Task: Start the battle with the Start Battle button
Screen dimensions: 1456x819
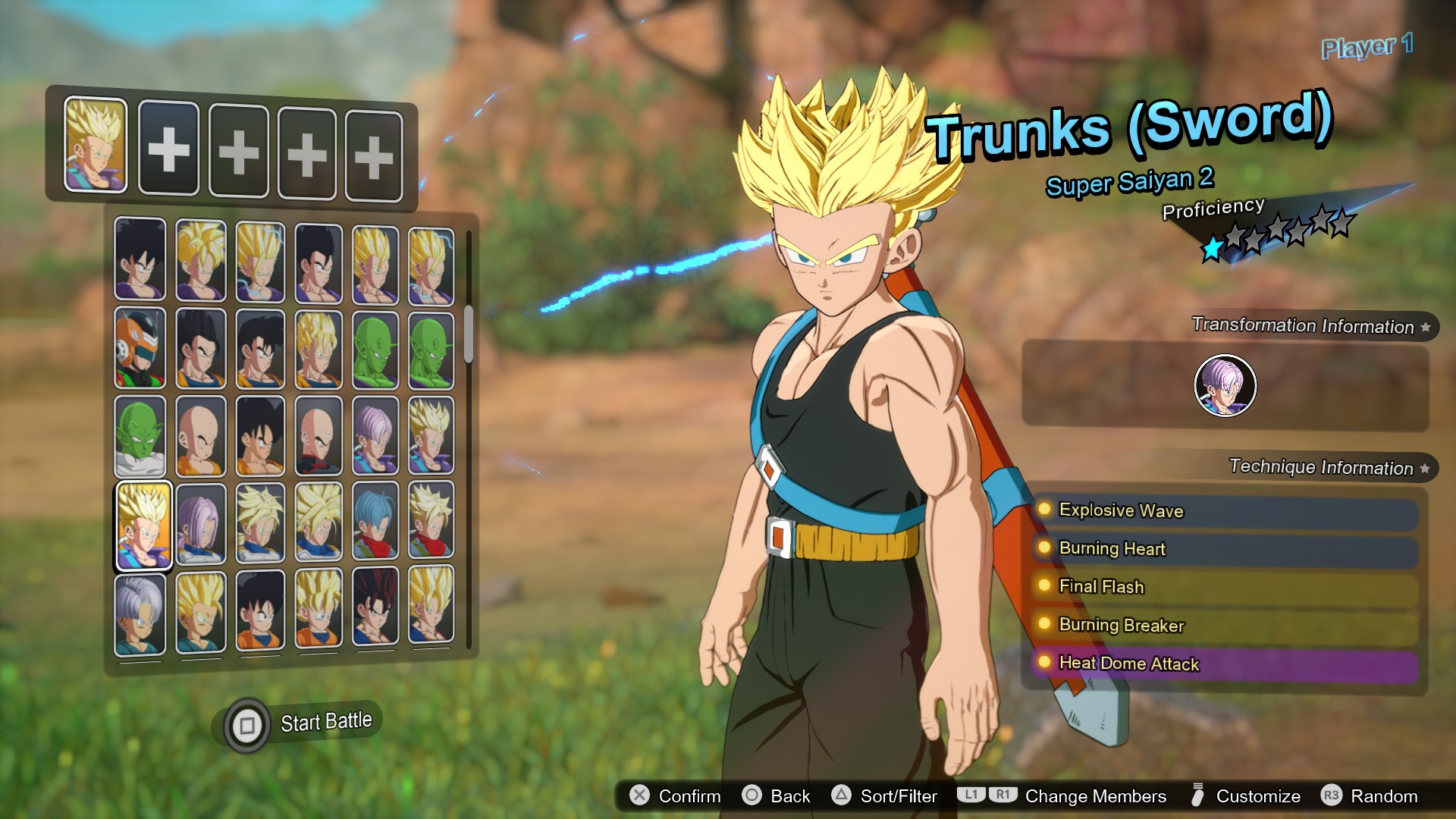Action: [303, 723]
